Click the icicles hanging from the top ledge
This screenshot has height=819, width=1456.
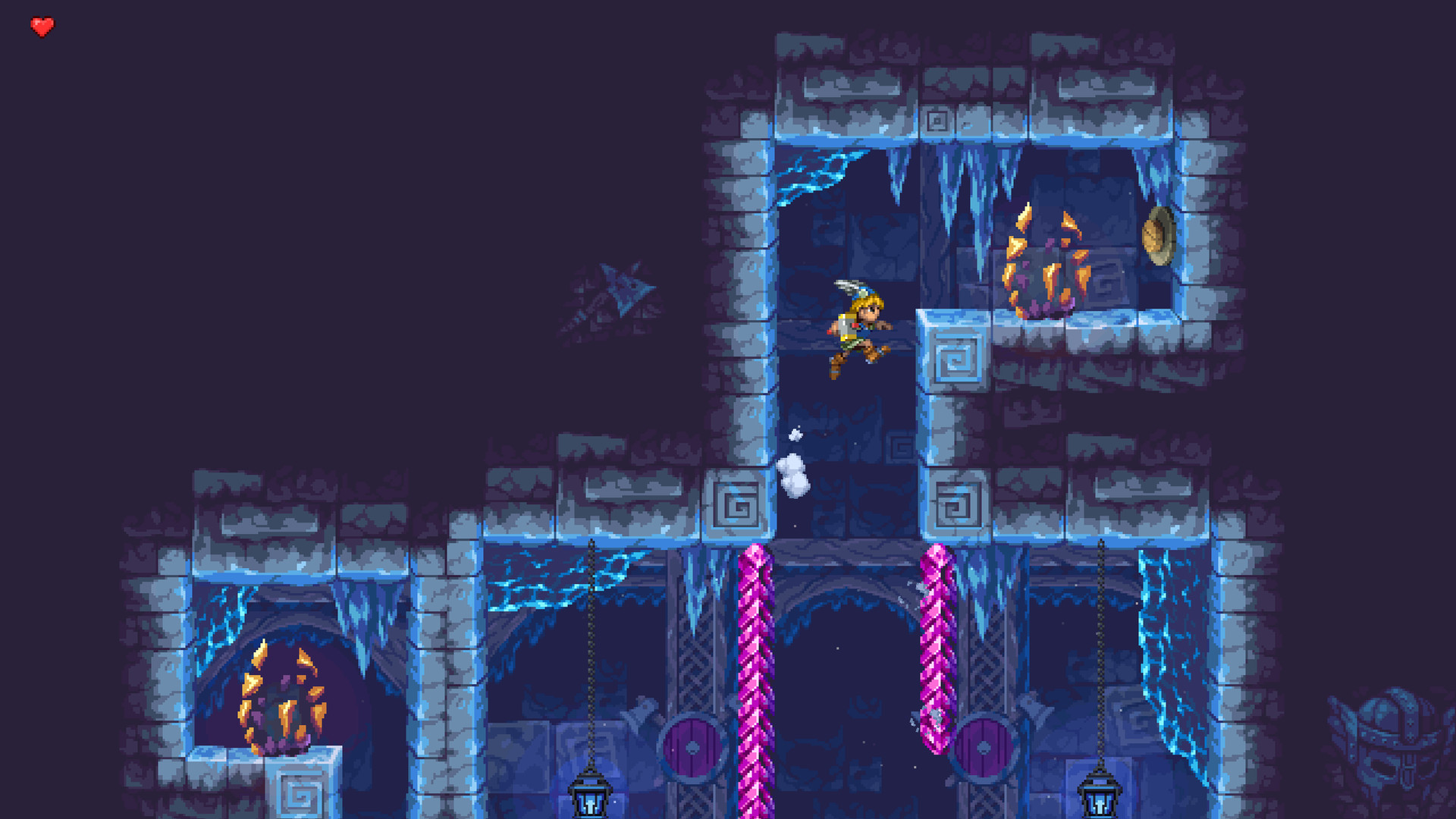(x=971, y=174)
